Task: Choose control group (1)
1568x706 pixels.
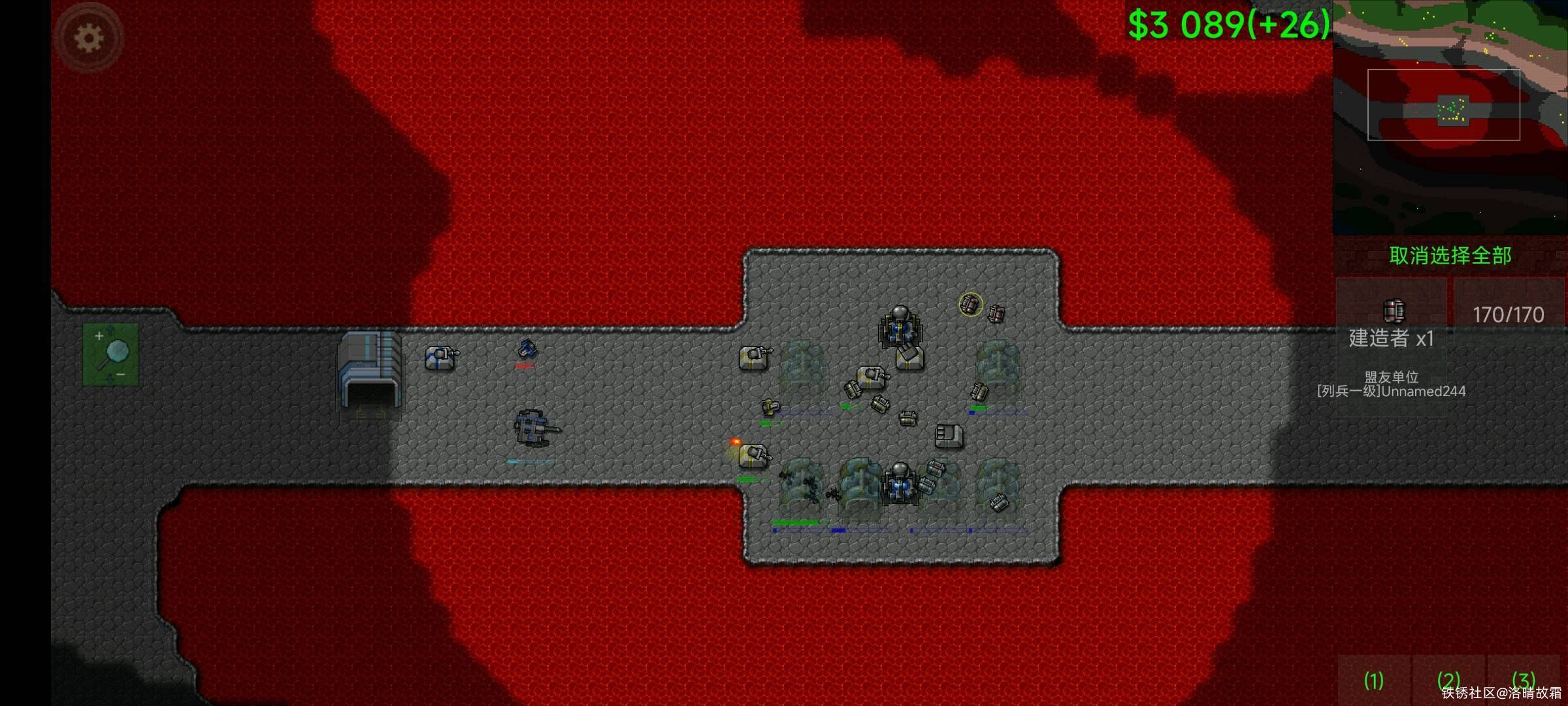Action: point(1373,681)
